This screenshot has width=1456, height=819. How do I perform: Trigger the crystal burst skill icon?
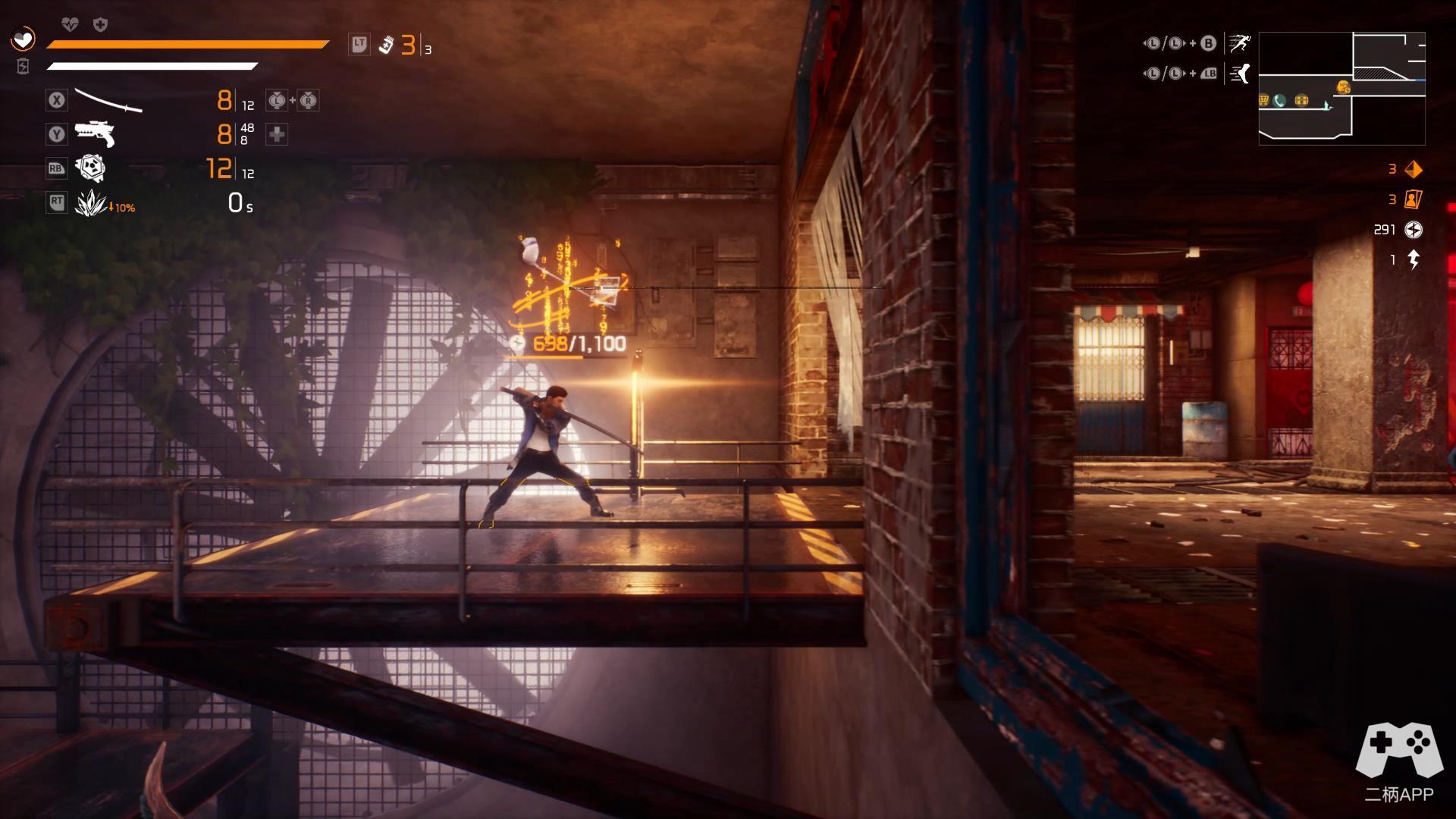click(x=91, y=202)
